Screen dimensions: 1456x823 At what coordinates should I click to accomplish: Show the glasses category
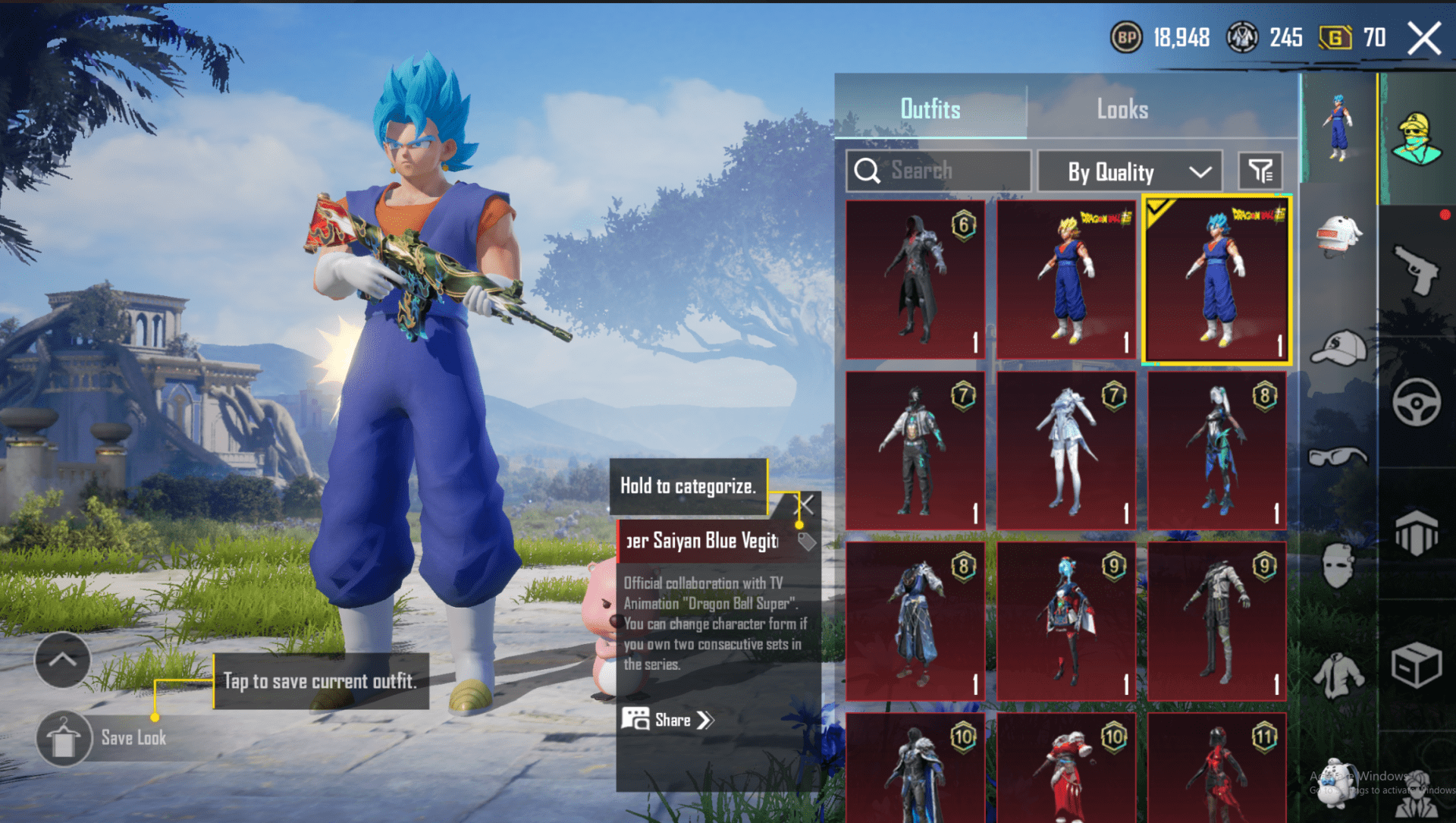click(x=1338, y=457)
